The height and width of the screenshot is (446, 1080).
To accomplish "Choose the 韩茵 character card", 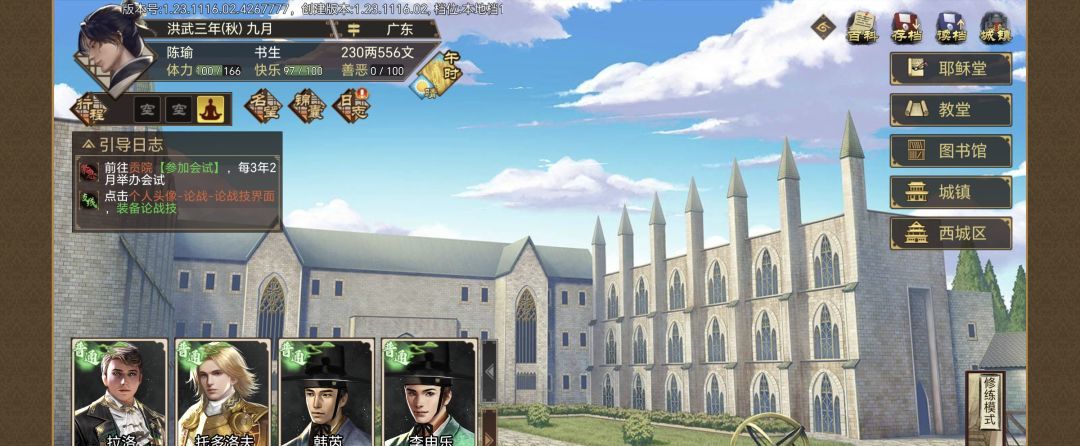I will click(x=326, y=393).
